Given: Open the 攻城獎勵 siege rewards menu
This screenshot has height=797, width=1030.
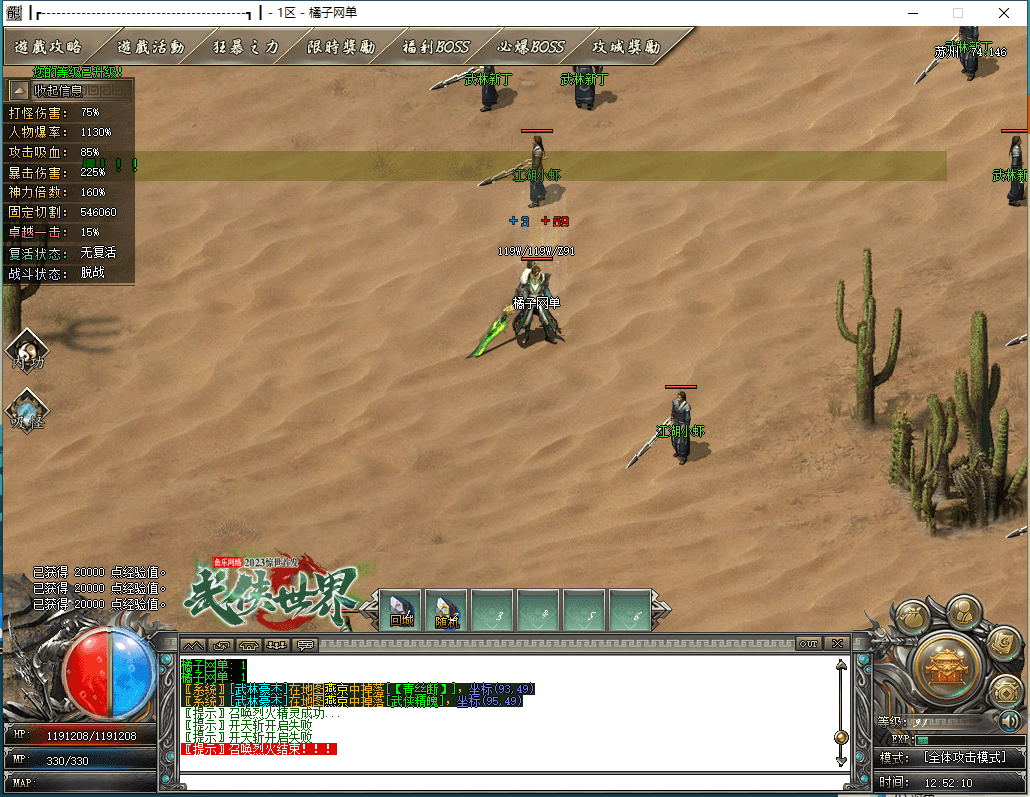Looking at the screenshot, I should (x=626, y=47).
